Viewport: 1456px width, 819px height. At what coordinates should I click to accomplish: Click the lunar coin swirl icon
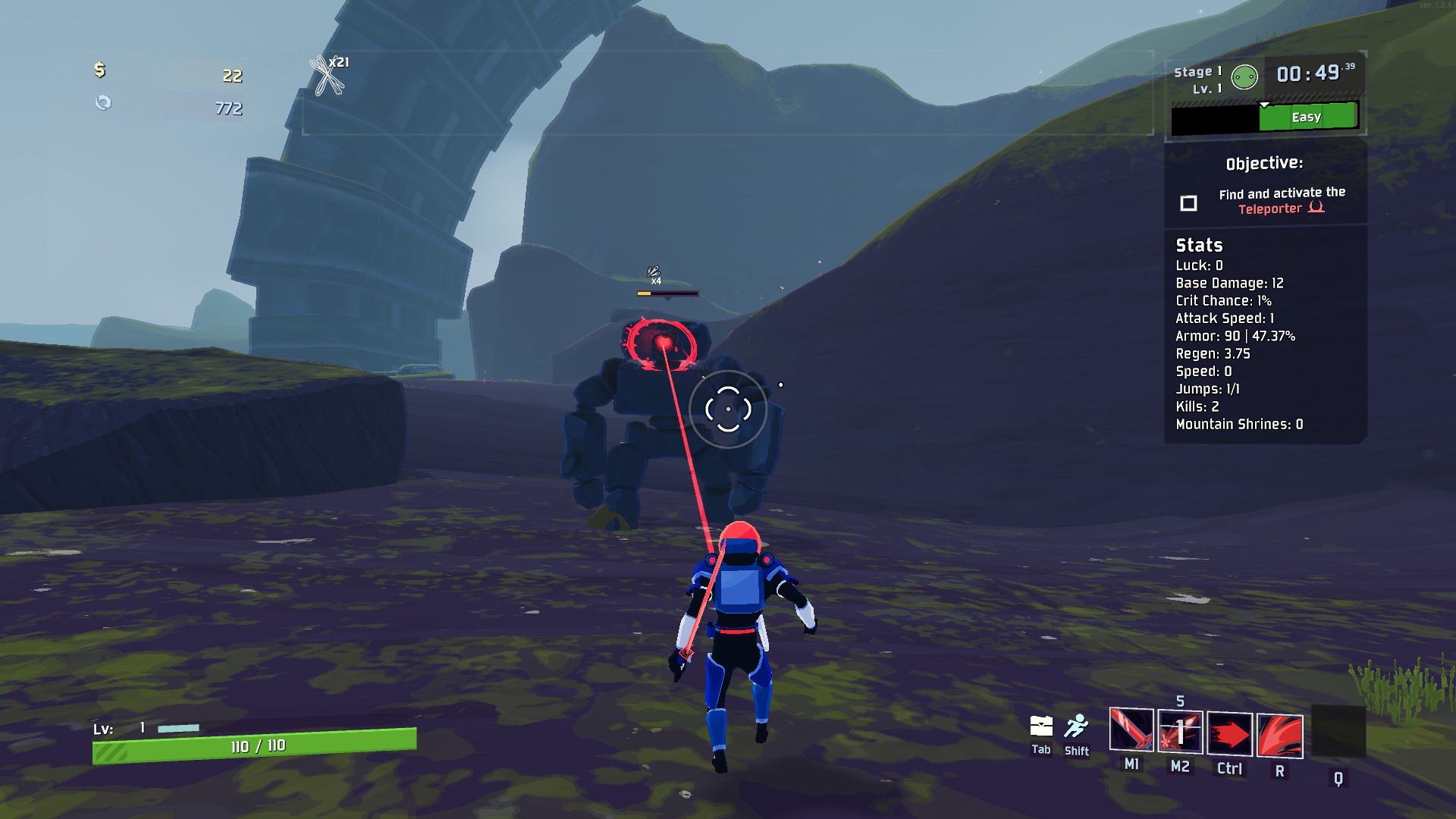click(x=103, y=102)
